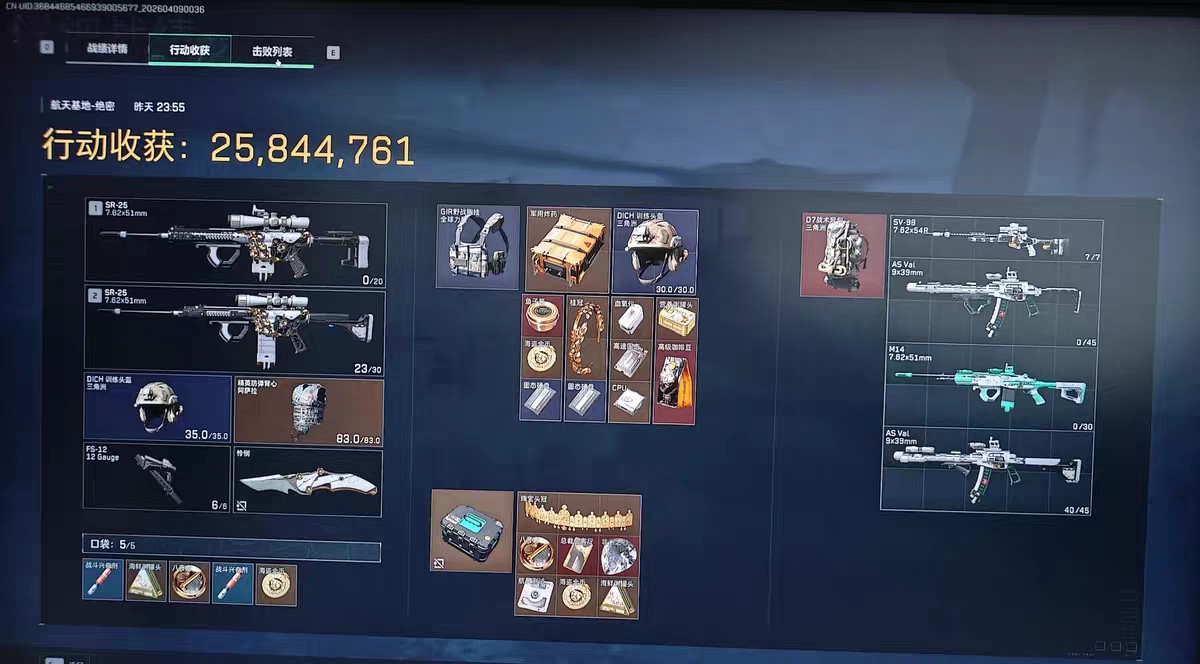Select the white melee knife slot
Image resolution: width=1200 pixels, height=664 pixels.
(x=307, y=482)
